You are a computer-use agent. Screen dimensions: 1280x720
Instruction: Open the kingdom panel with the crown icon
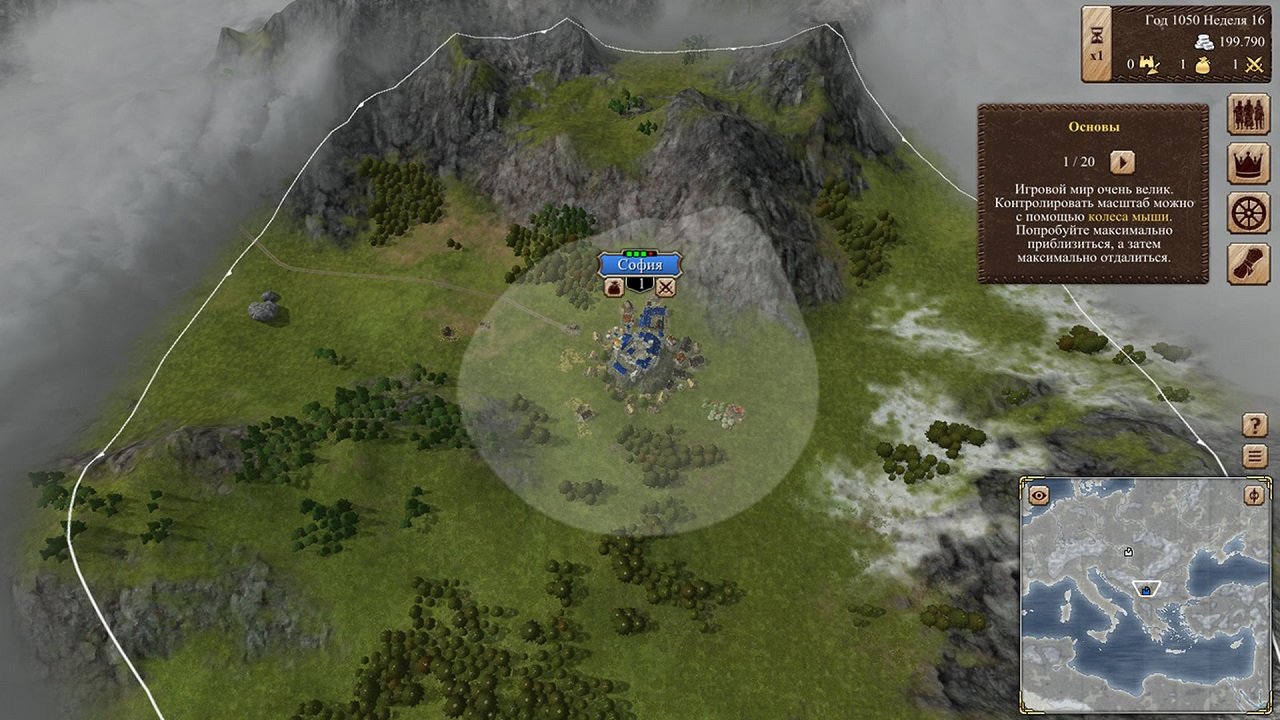(x=1247, y=163)
